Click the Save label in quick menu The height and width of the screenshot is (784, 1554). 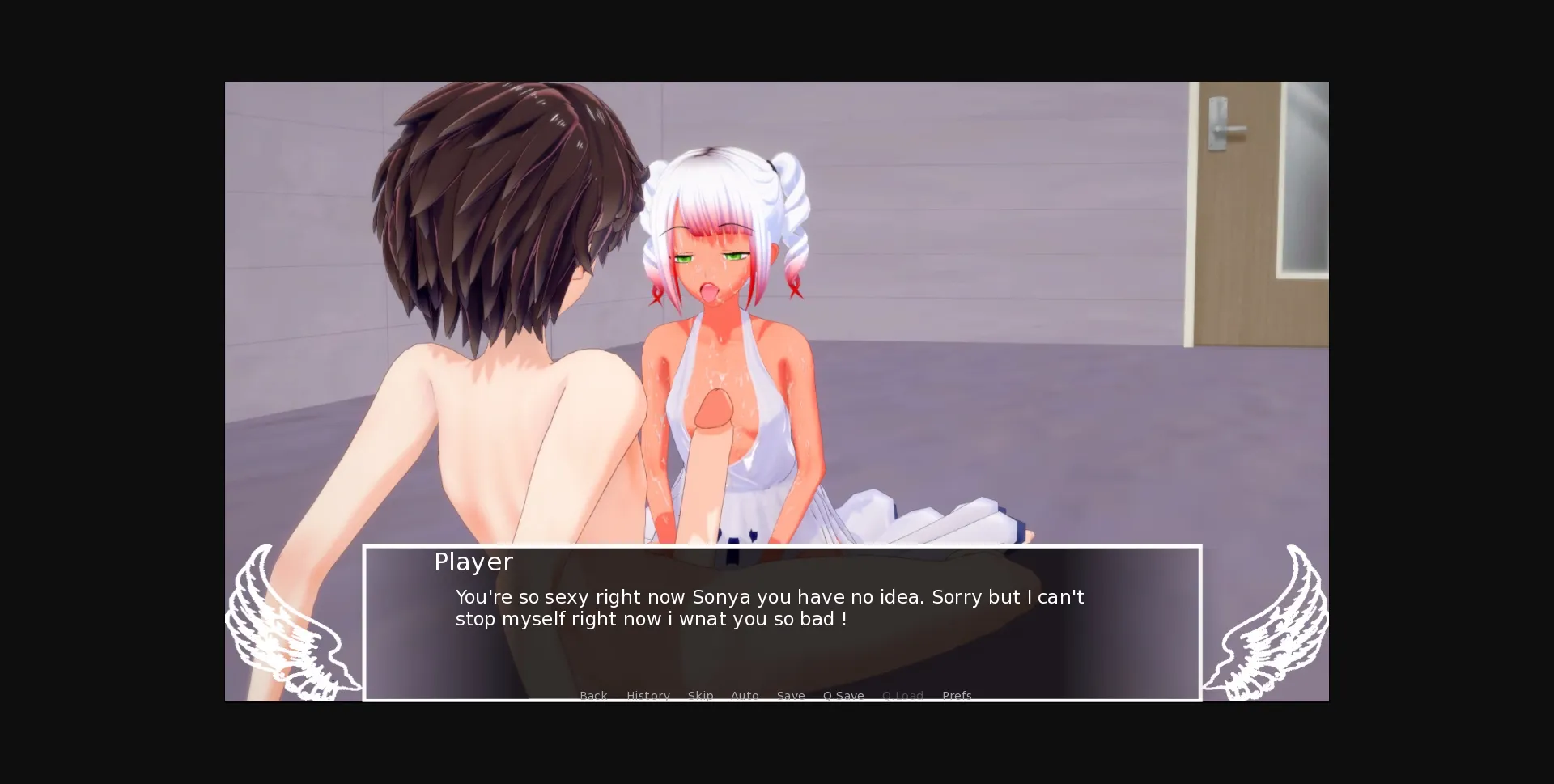[x=791, y=696]
